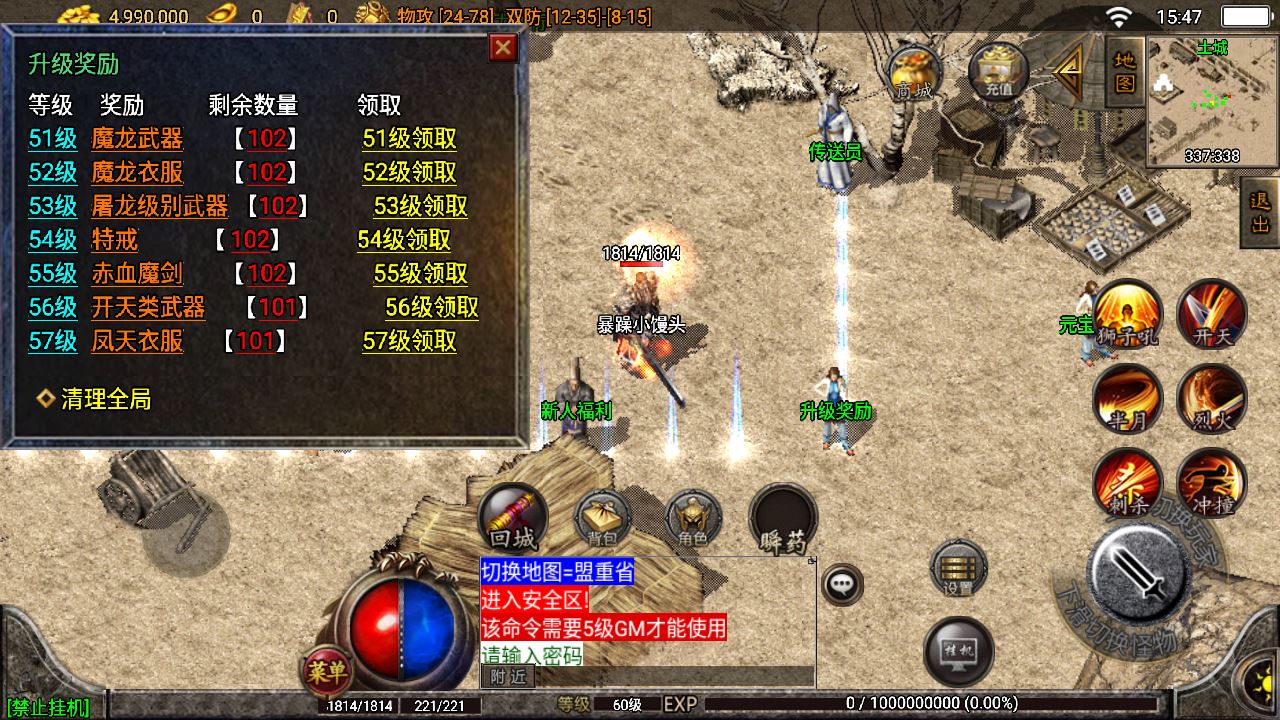Open the 充值 recharge chest icon

(998, 72)
